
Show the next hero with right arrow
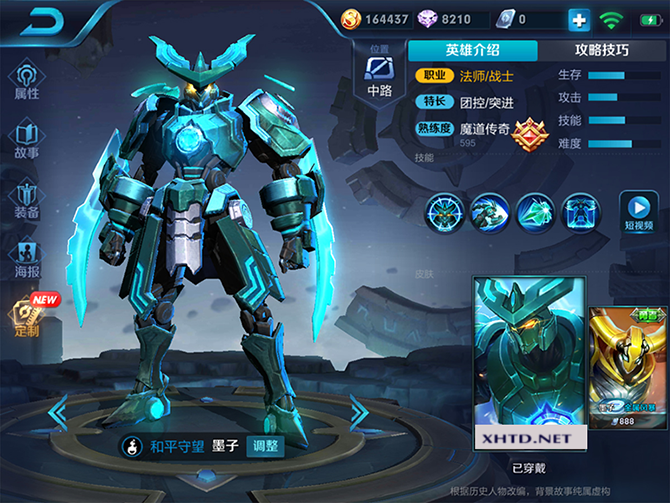click(x=360, y=409)
